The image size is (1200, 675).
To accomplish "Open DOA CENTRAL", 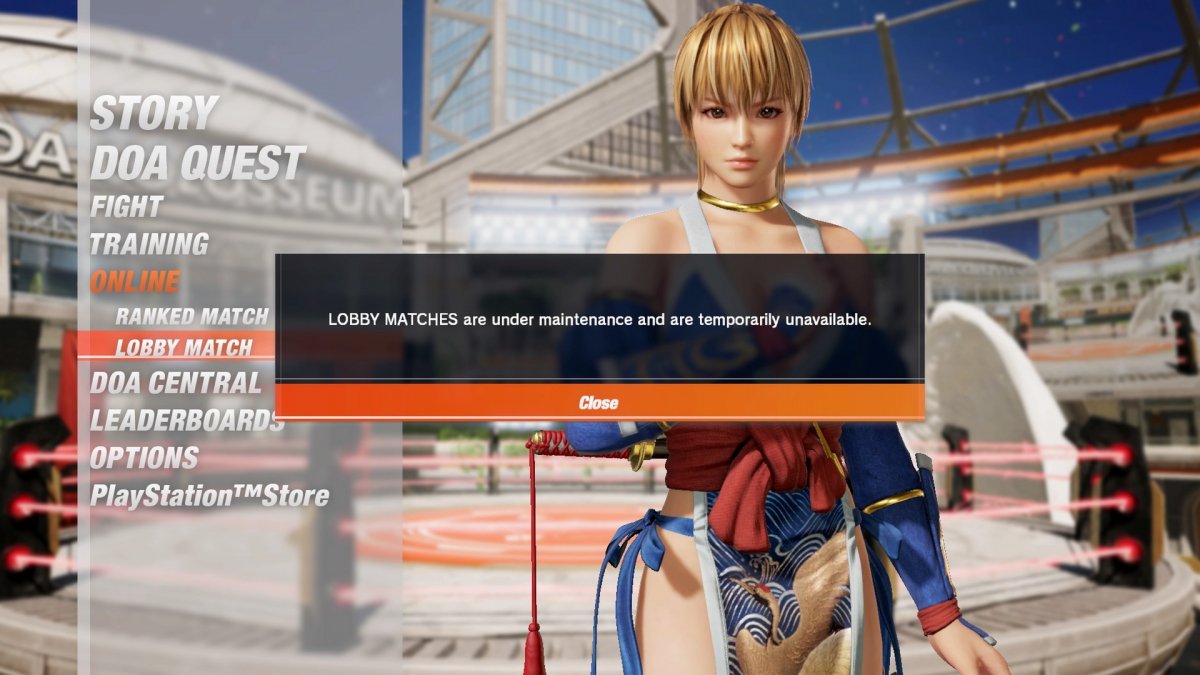I will click(175, 383).
